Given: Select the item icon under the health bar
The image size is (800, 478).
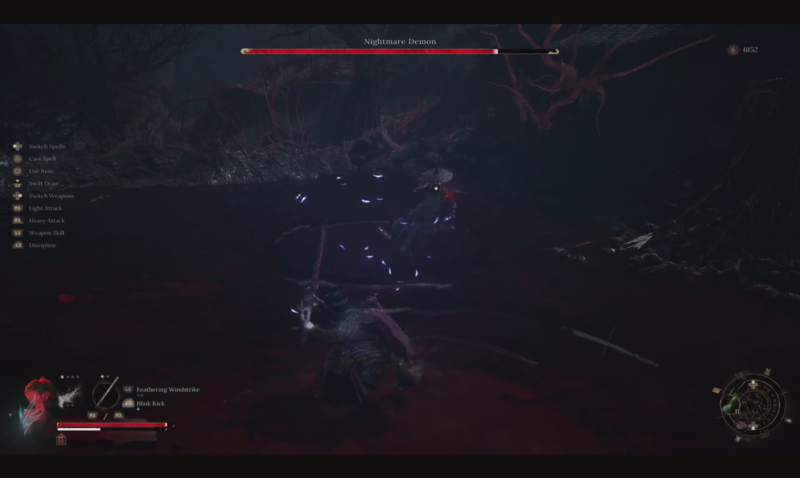Looking at the screenshot, I should point(62,439).
